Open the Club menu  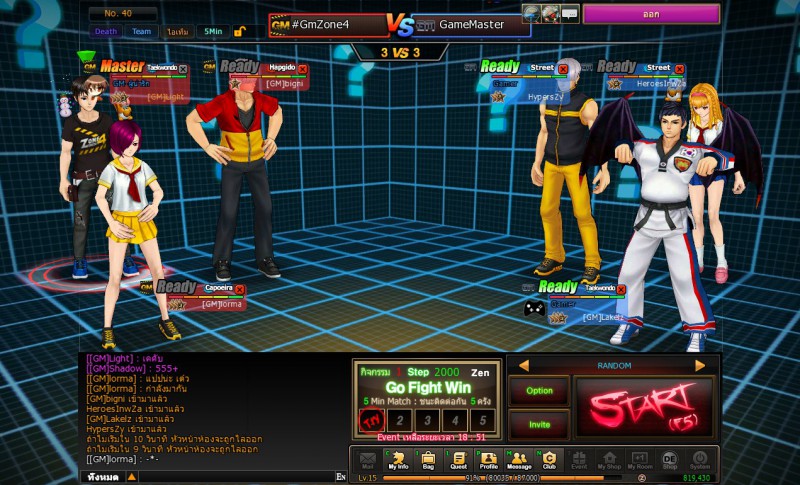pos(549,460)
